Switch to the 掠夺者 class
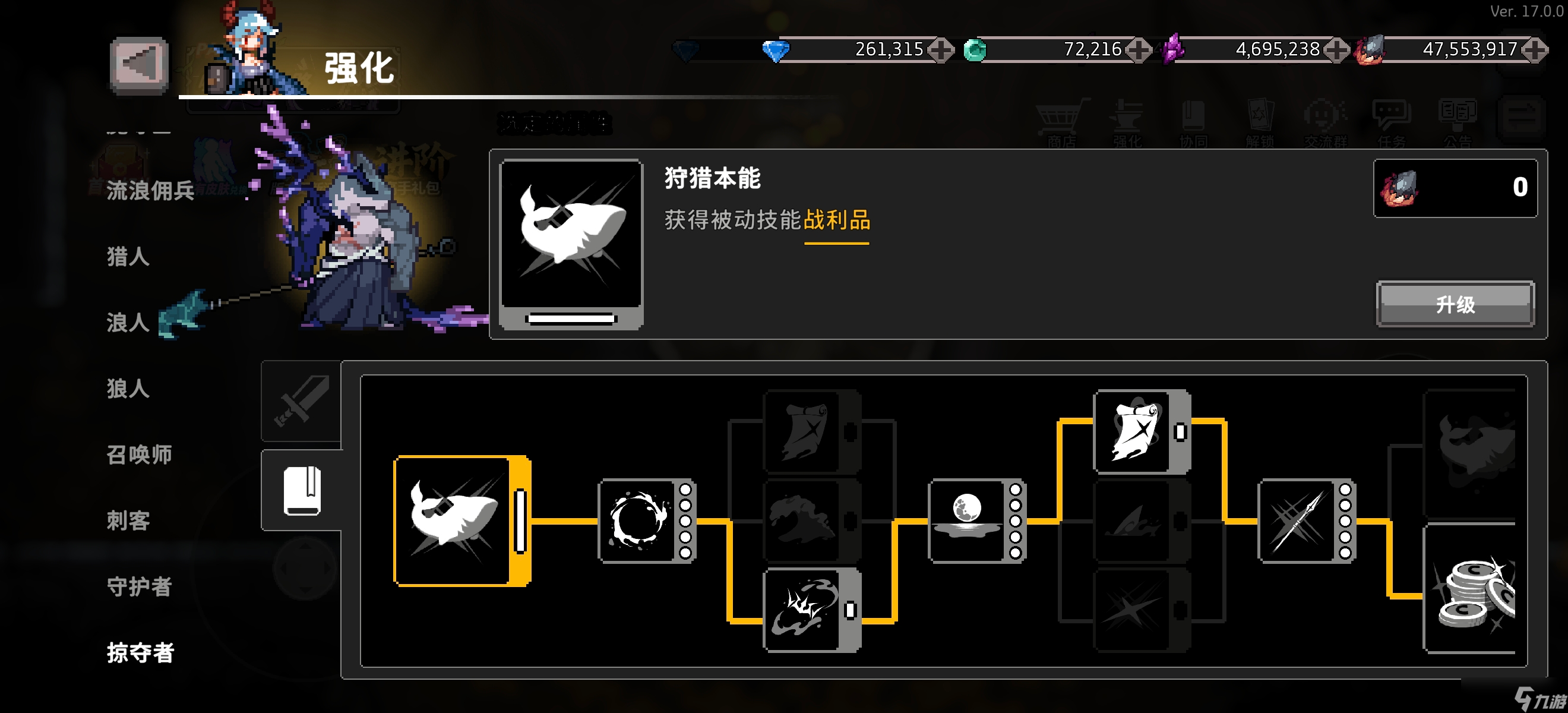This screenshot has width=1568, height=713. 140,654
